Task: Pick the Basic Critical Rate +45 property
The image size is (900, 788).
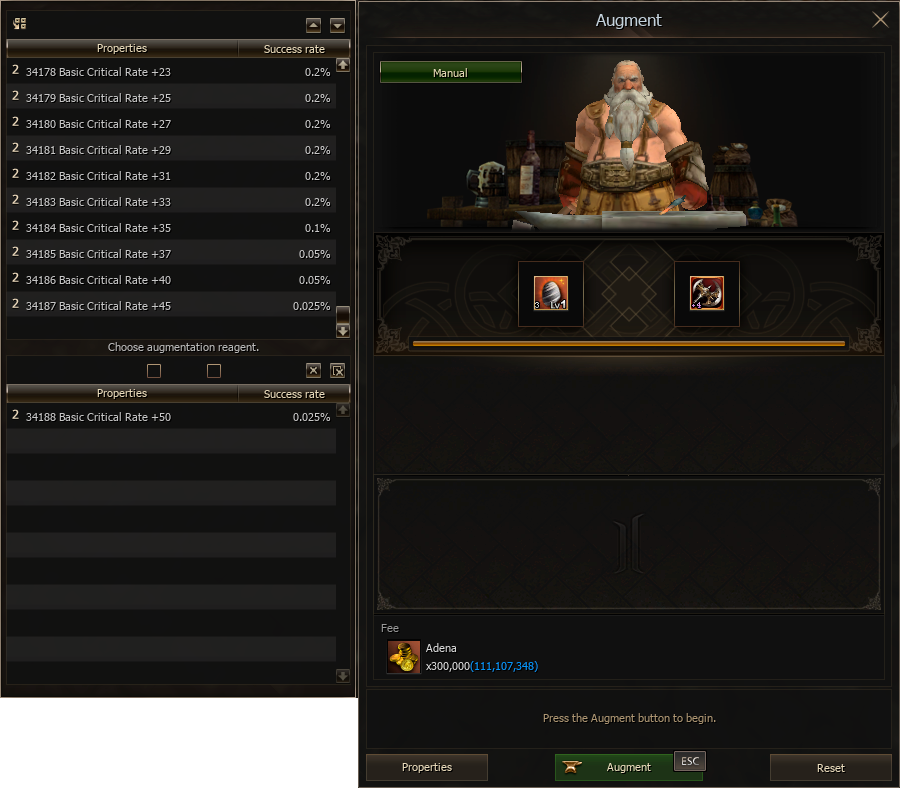Action: coord(170,306)
